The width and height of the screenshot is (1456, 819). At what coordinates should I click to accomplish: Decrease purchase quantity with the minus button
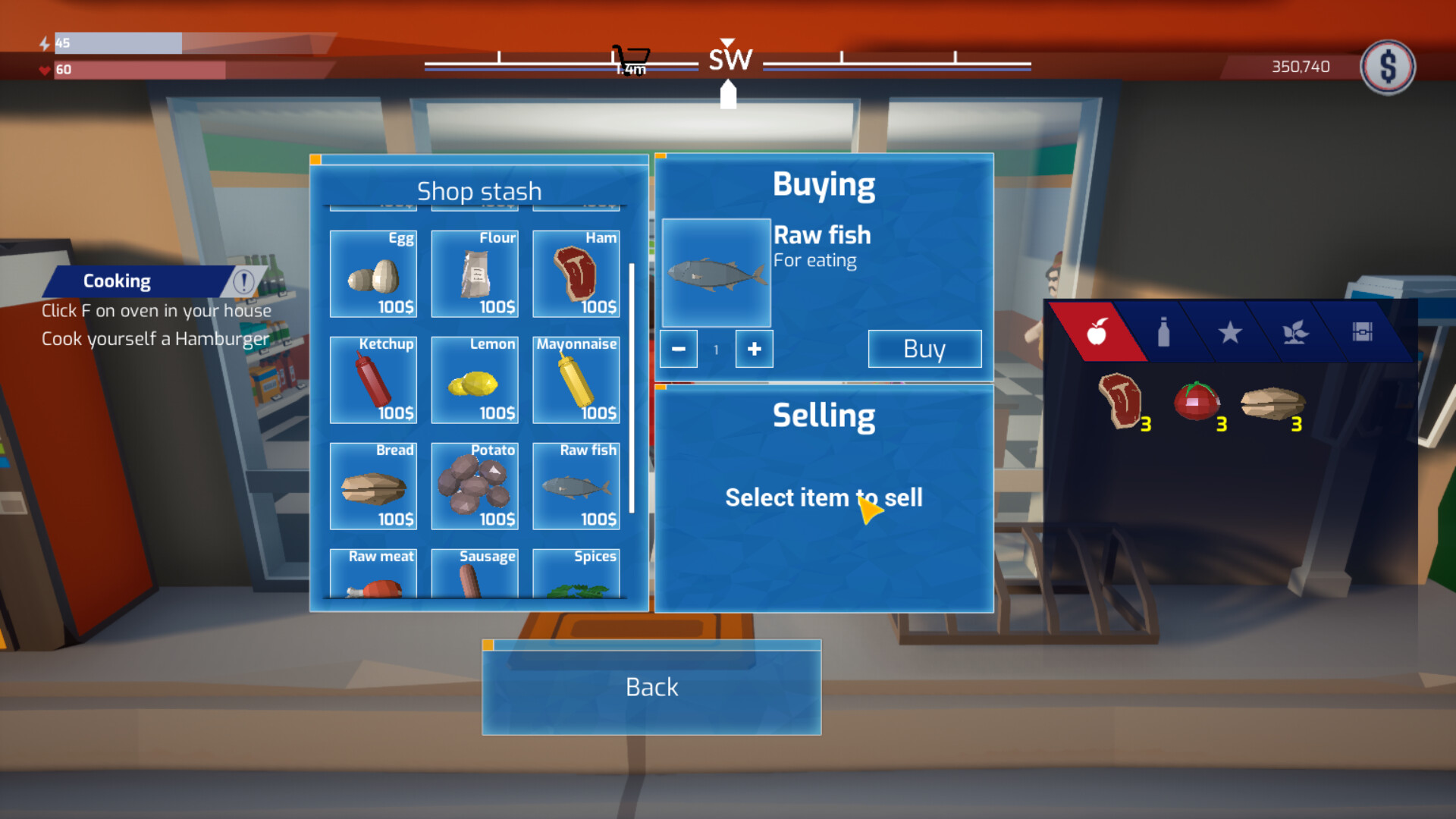point(679,349)
